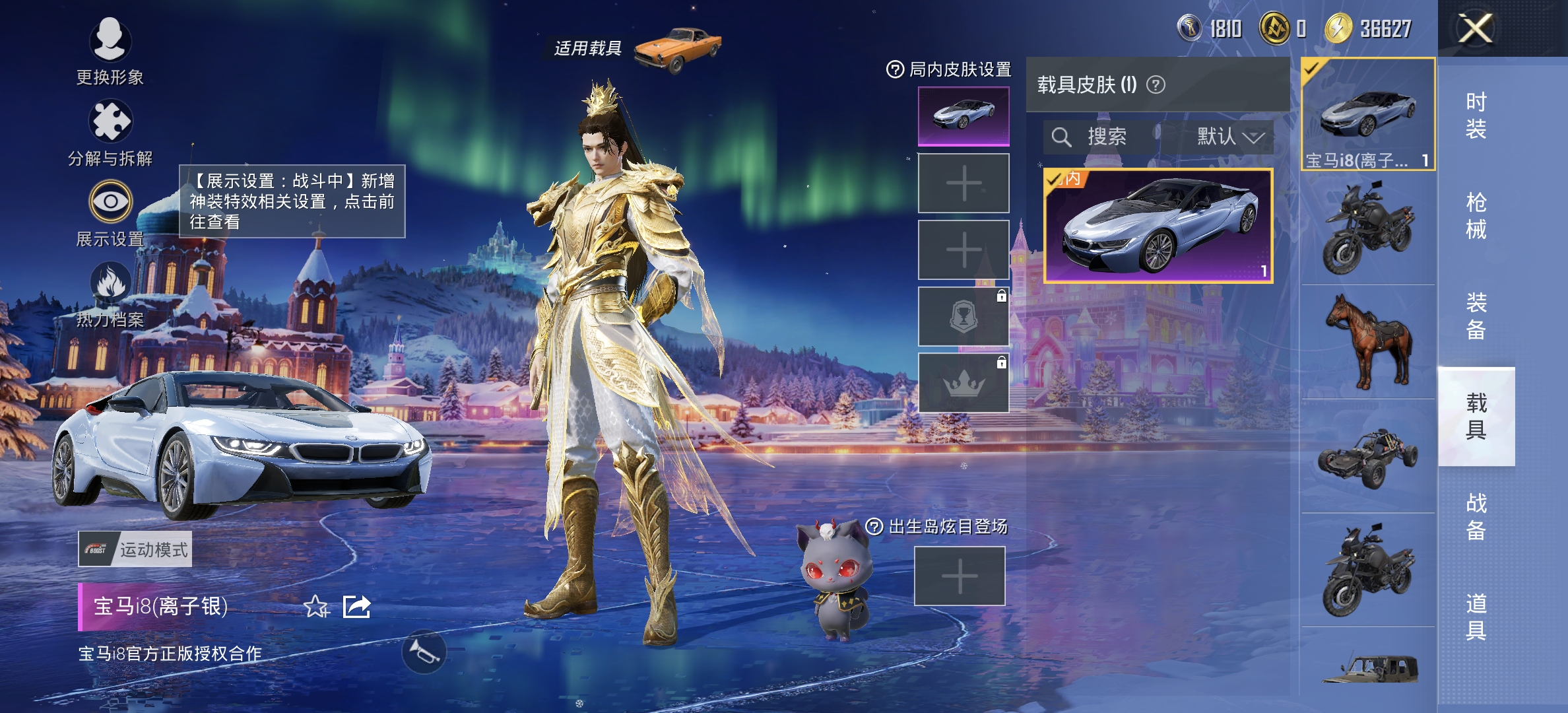Switch to the 装备 equipment tab
Screen dimensions: 1568x713
click(x=1476, y=316)
